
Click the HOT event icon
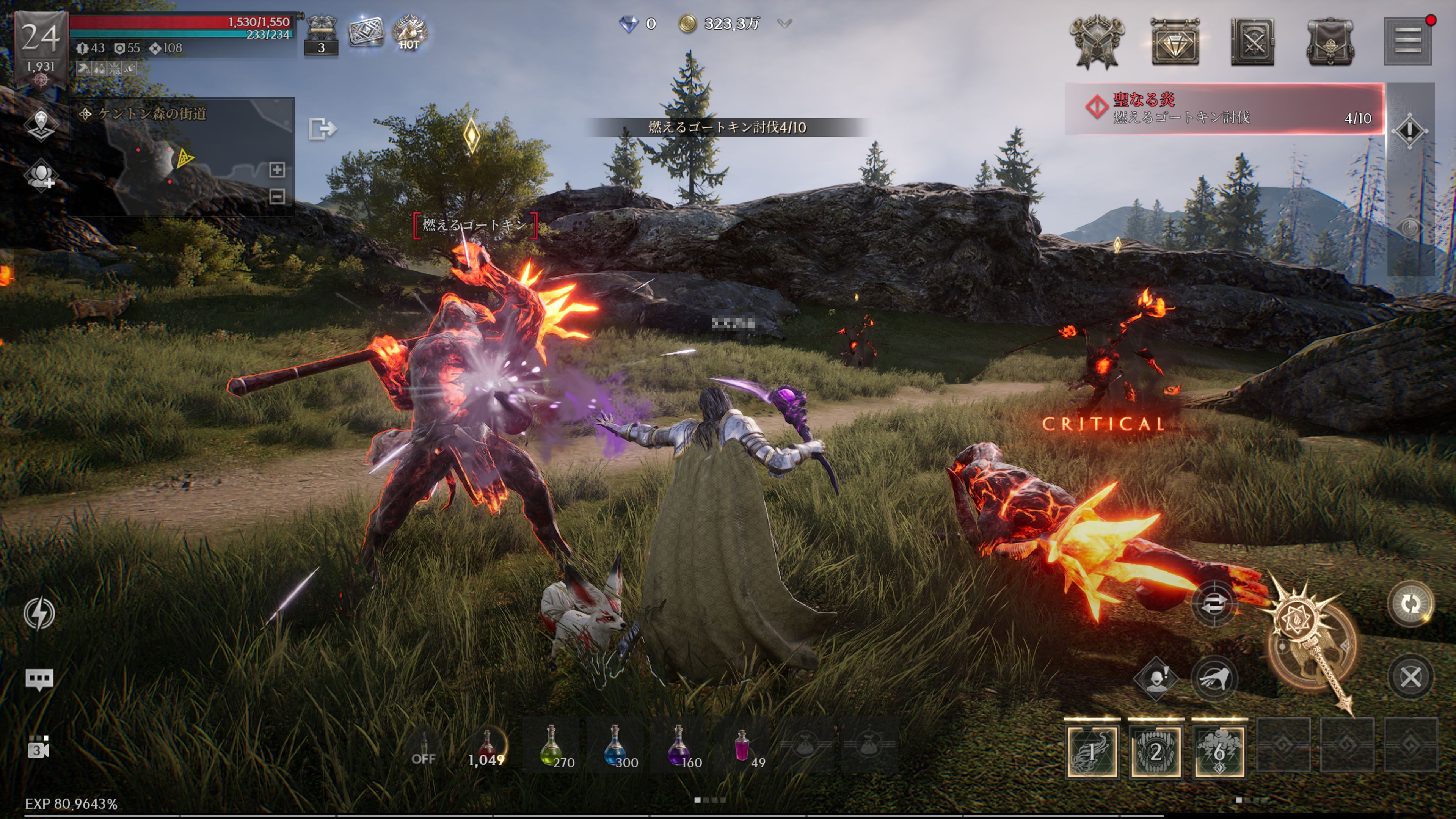[409, 31]
